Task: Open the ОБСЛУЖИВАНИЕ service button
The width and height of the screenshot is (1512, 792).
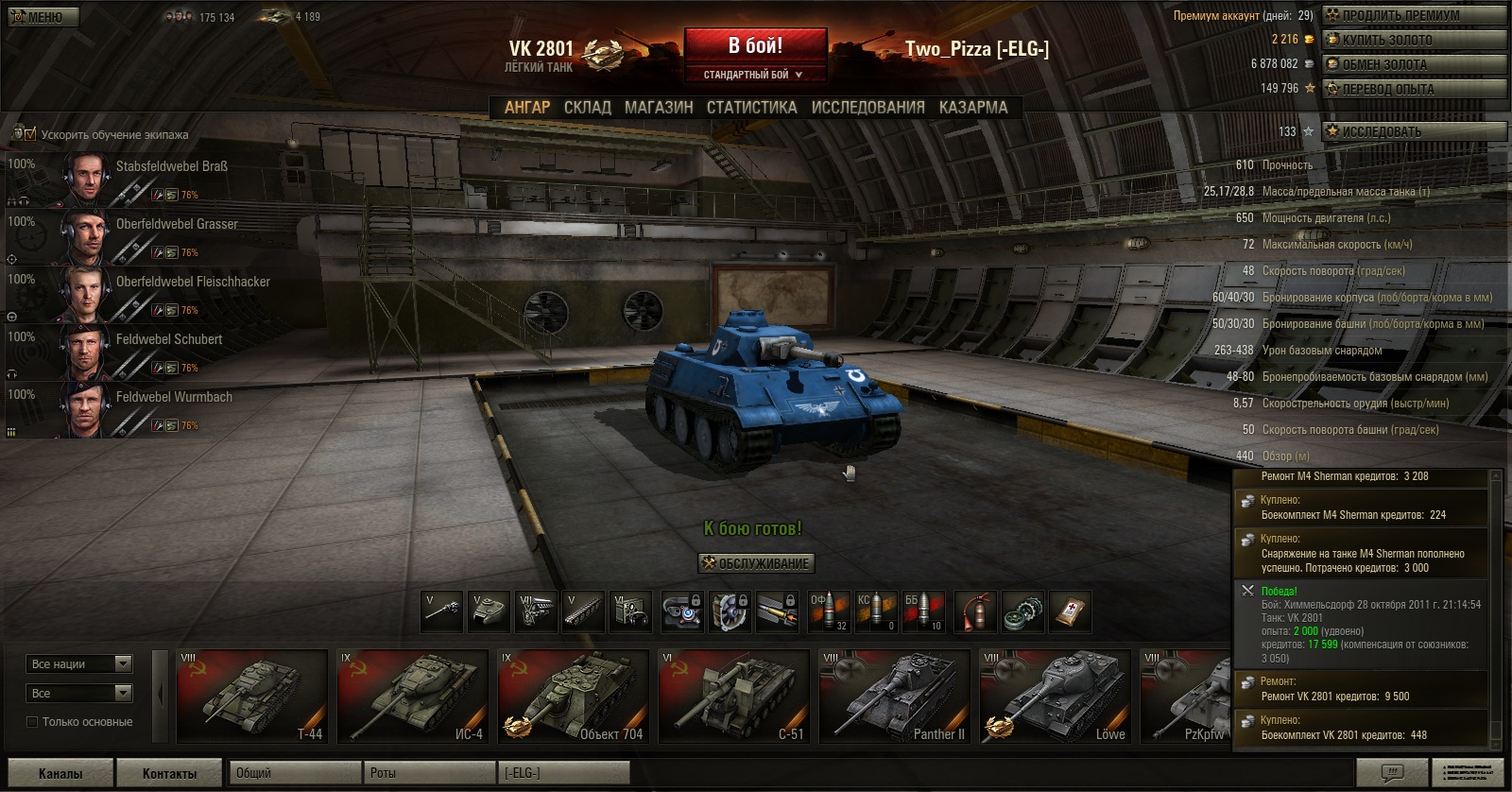Action: pos(755,564)
